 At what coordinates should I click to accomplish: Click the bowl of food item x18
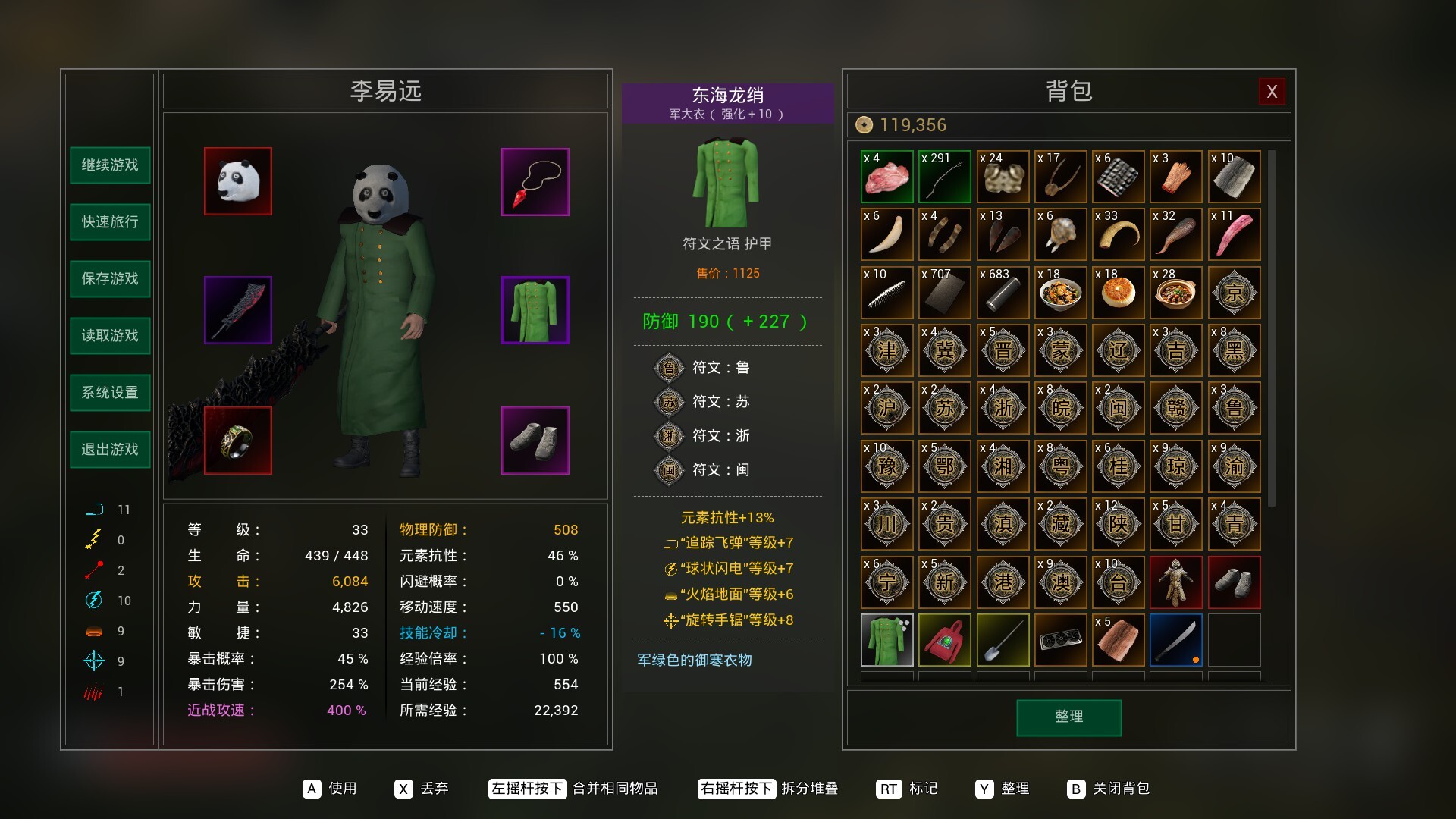pos(1060,293)
